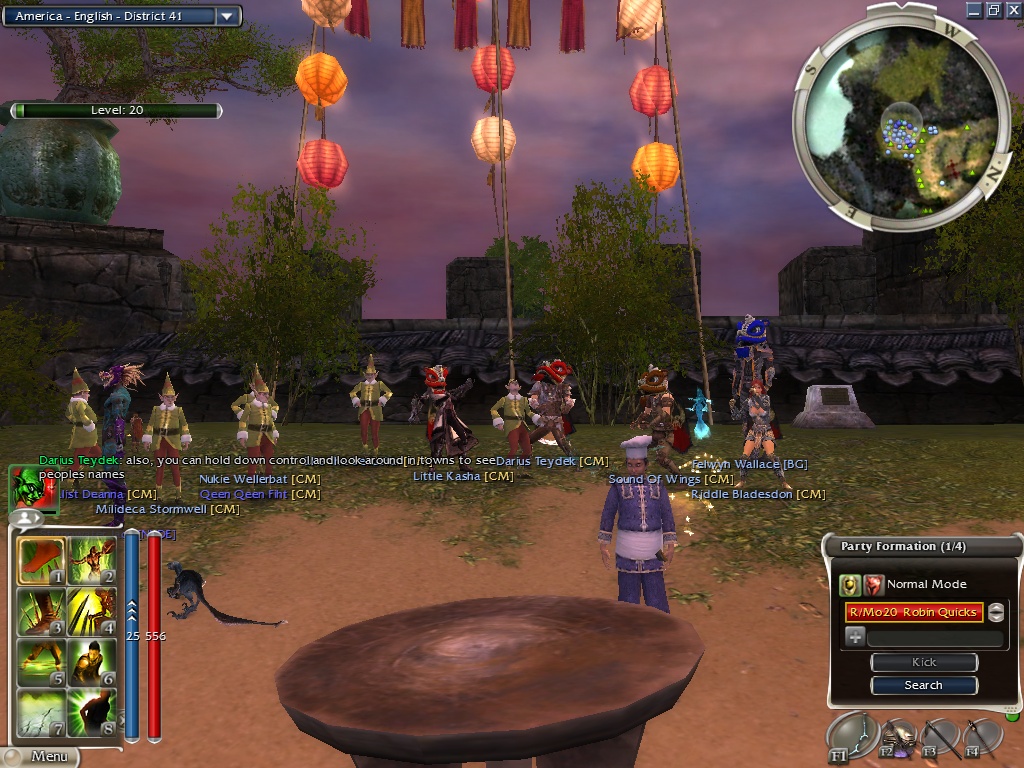The height and width of the screenshot is (768, 1024).
Task: Activate skill 7, the cracked ground icon
Action: [42, 712]
